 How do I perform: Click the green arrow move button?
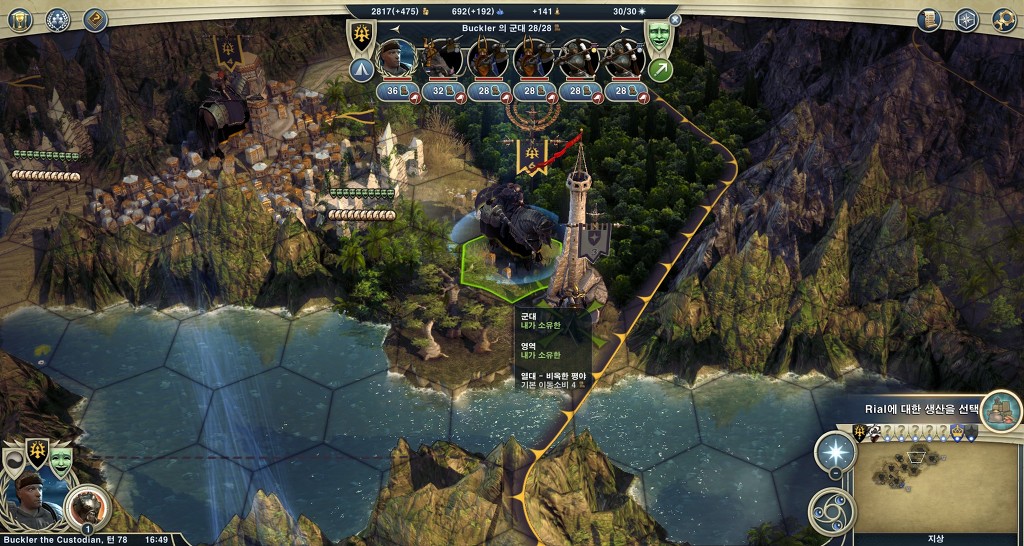pyautogui.click(x=660, y=69)
